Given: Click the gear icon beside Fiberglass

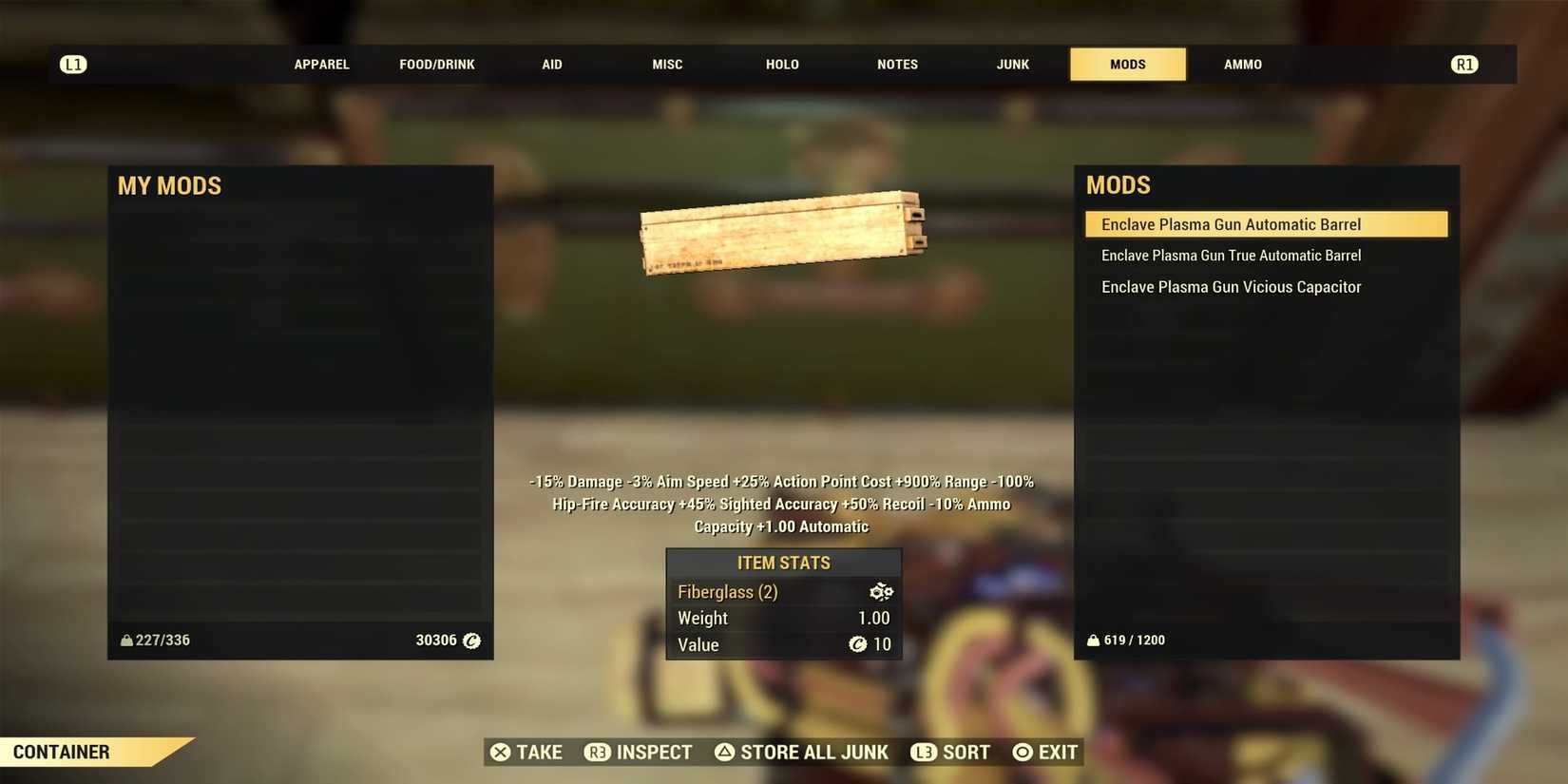Looking at the screenshot, I should [x=880, y=591].
